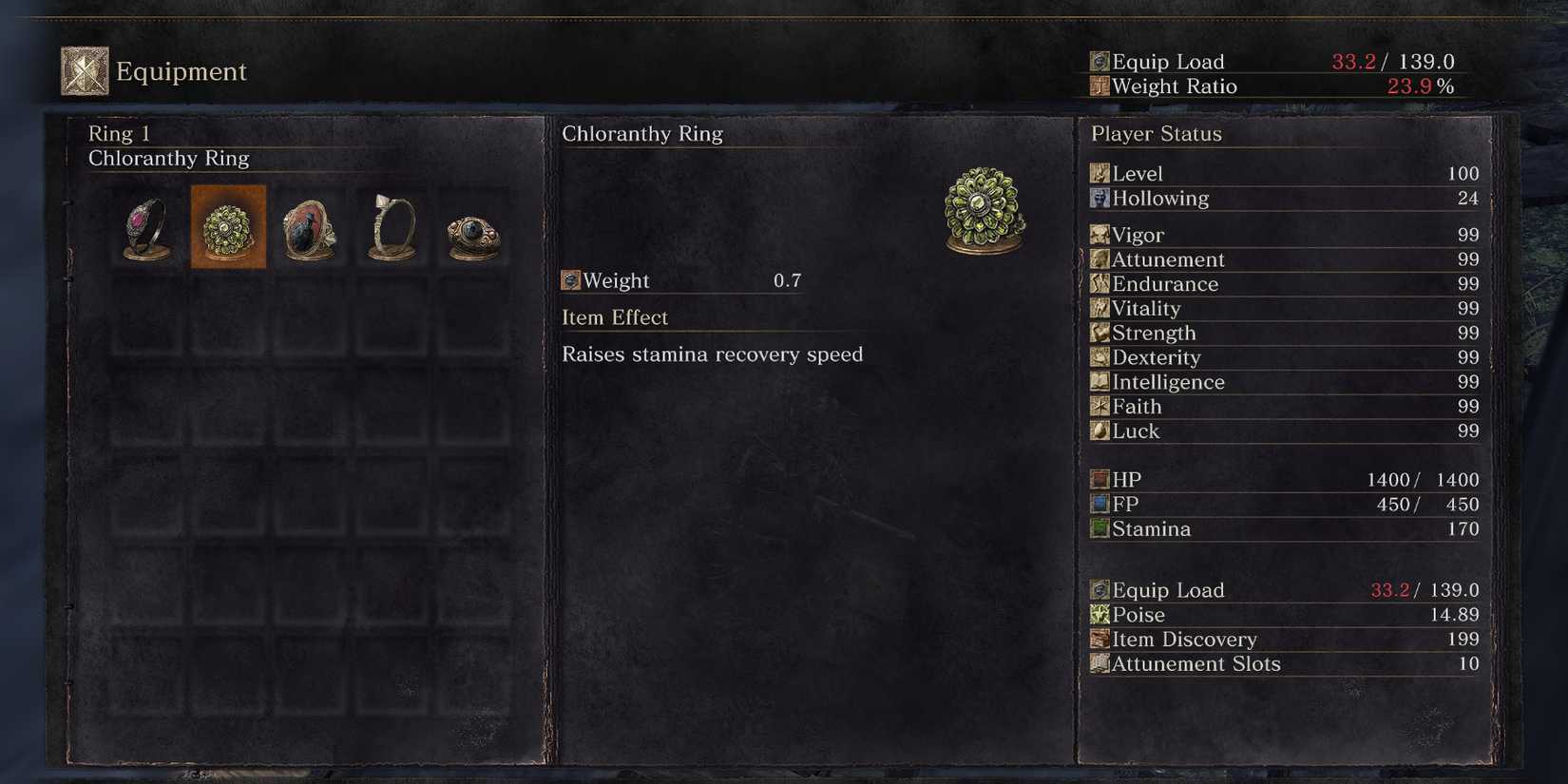Screen dimensions: 1568x784
Task: Click the weight icon next to 0.7
Action: [571, 279]
